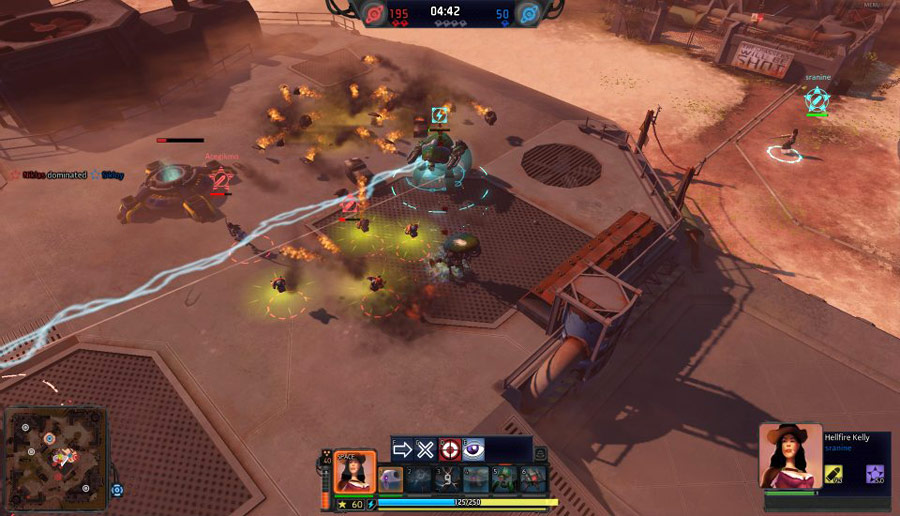Choose unit slot number 2
This screenshot has width=900, height=516.
point(419,479)
